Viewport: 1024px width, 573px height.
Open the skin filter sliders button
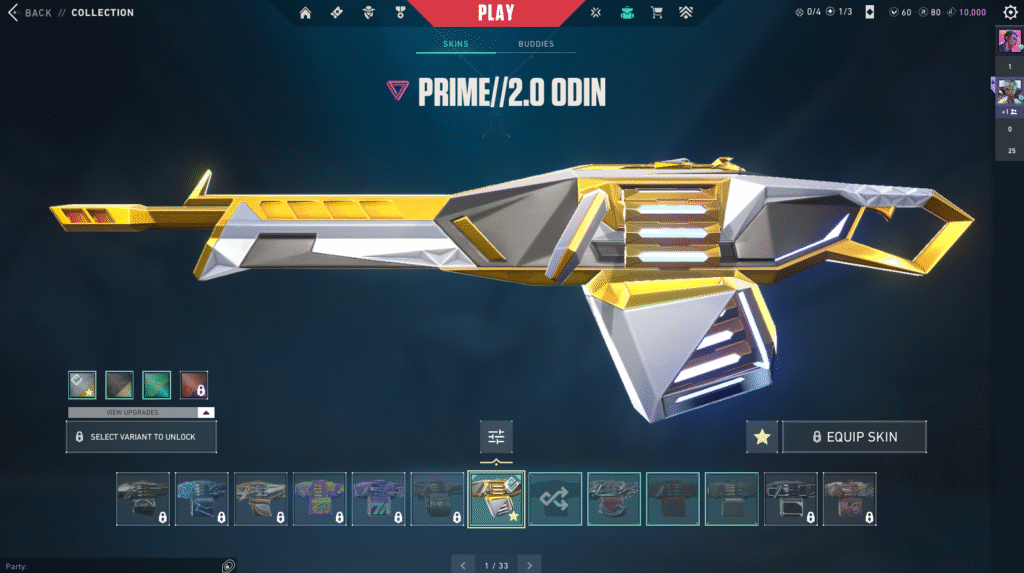496,436
